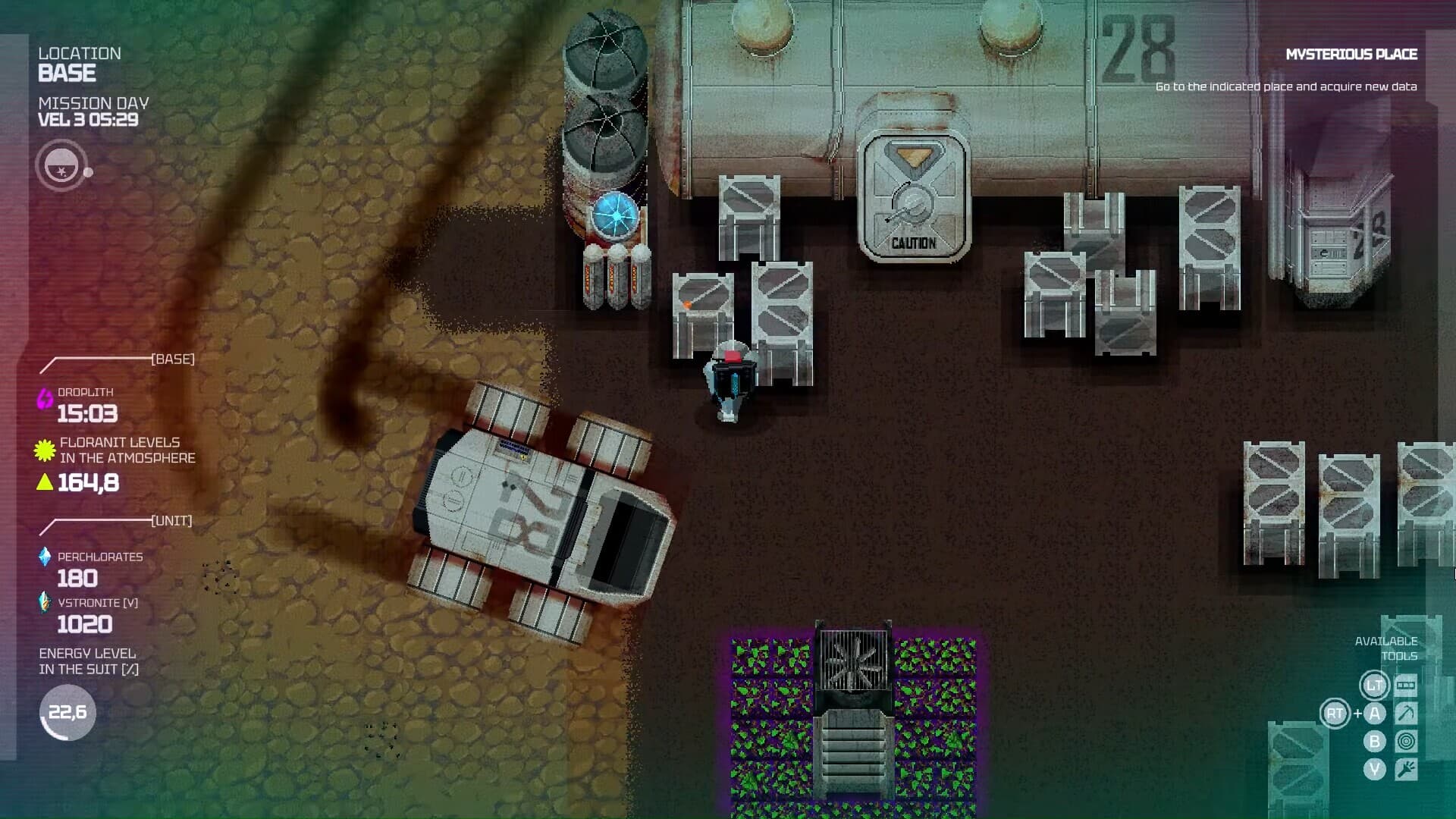
Task: Select the Droplith lightning bolt icon
Action: tap(45, 398)
